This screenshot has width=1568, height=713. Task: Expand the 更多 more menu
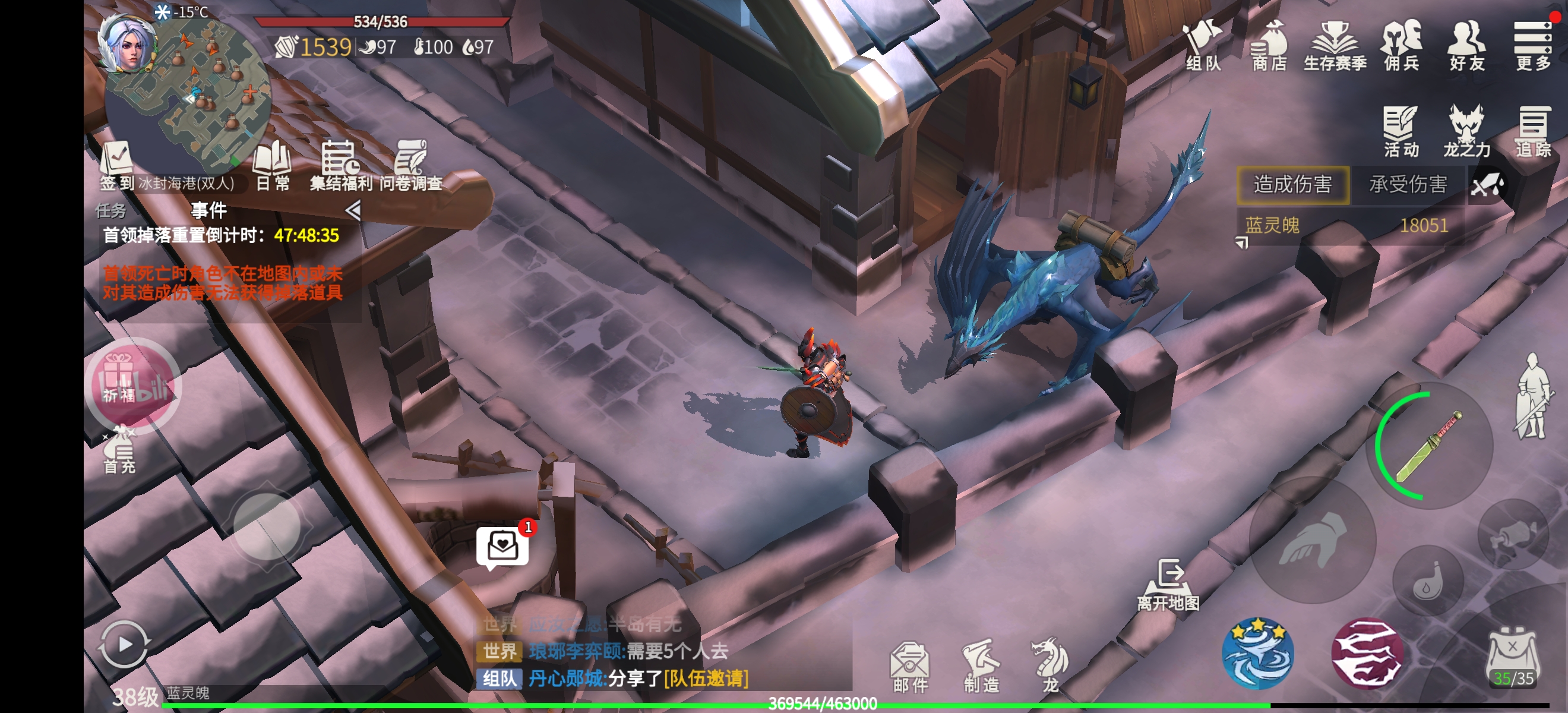[x=1533, y=45]
